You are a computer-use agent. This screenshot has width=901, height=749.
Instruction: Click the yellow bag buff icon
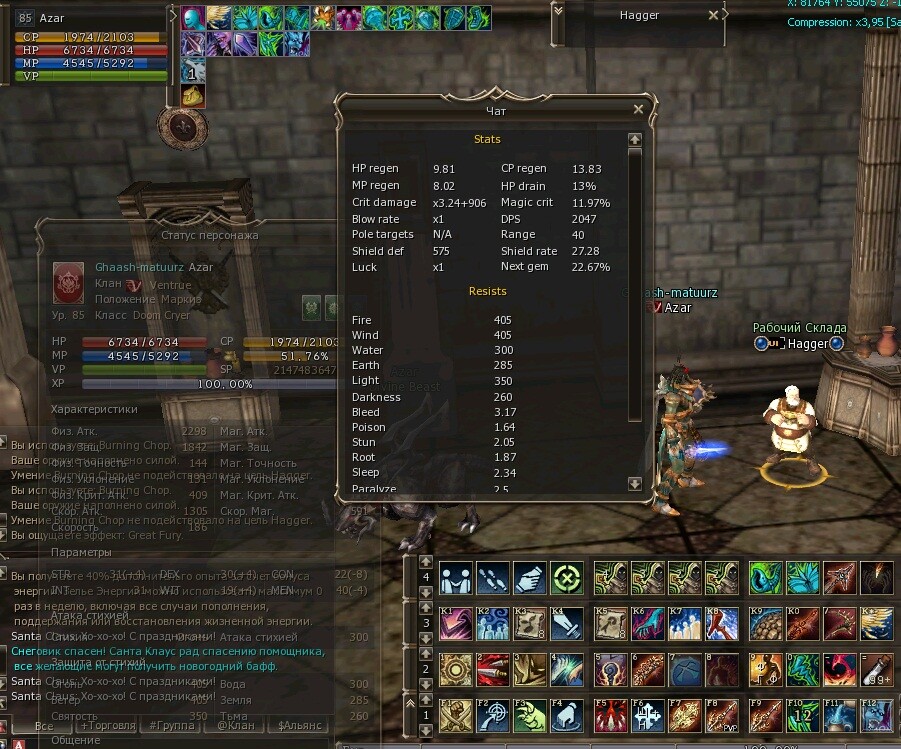click(193, 96)
